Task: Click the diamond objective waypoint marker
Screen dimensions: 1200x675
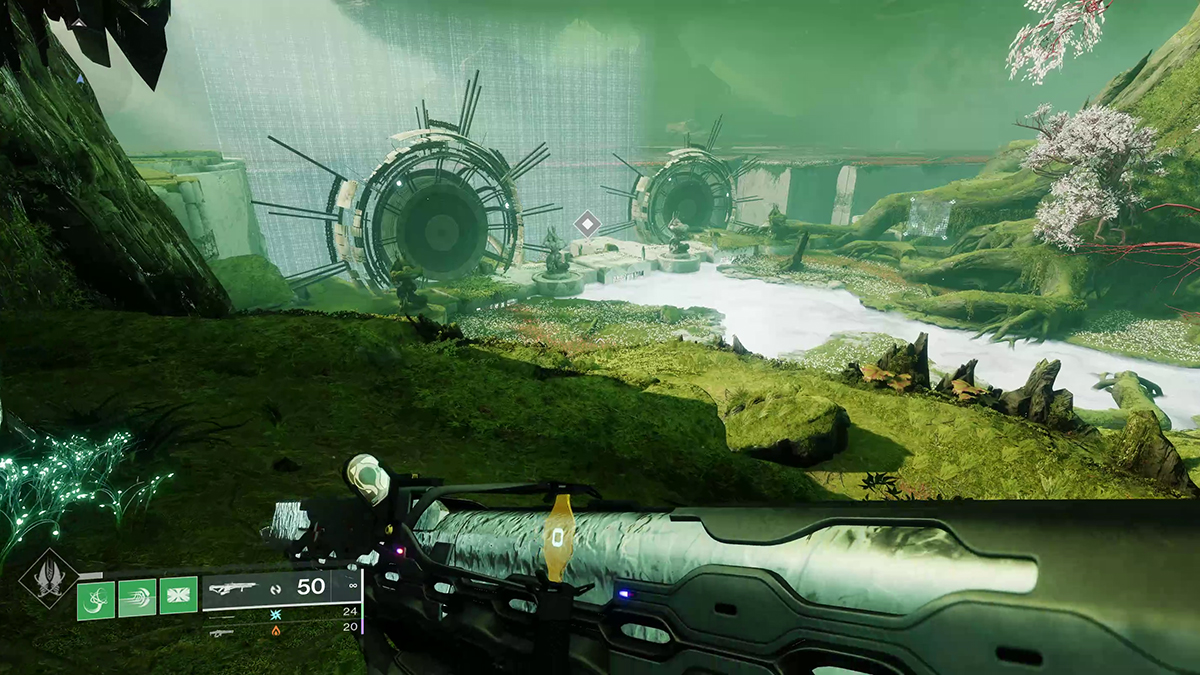Action: point(587,224)
